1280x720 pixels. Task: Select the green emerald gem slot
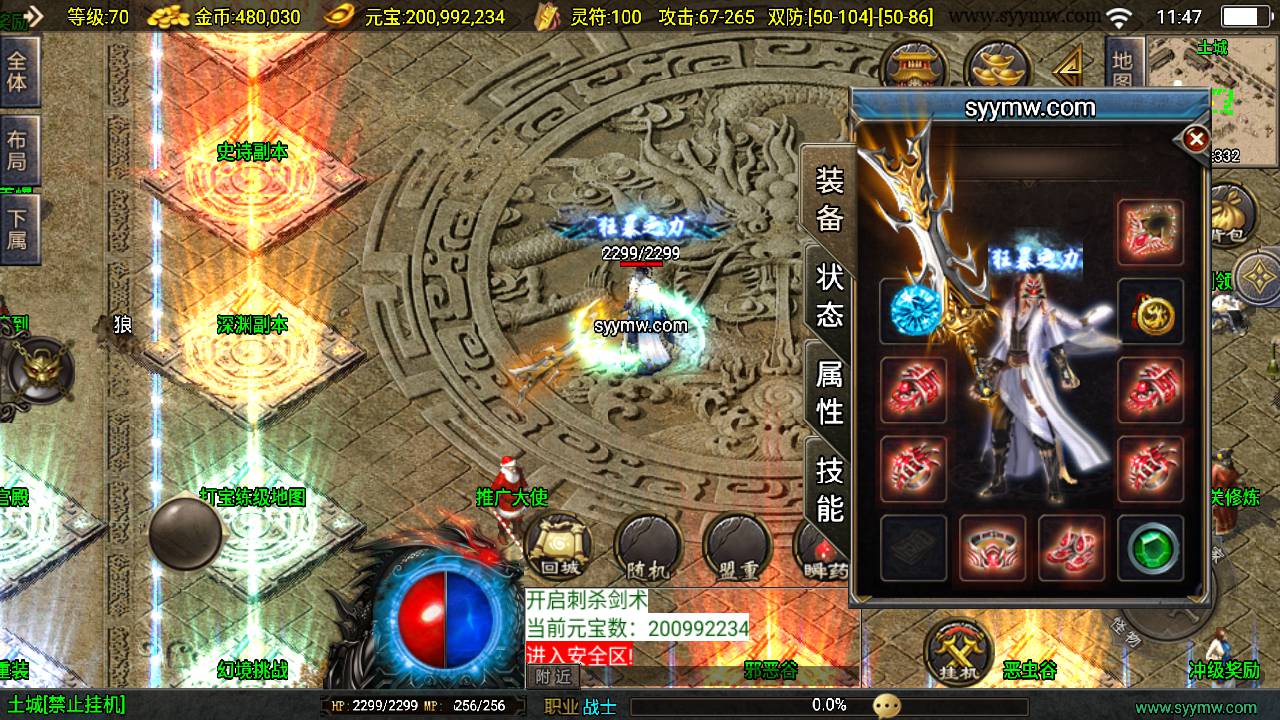tap(1150, 547)
